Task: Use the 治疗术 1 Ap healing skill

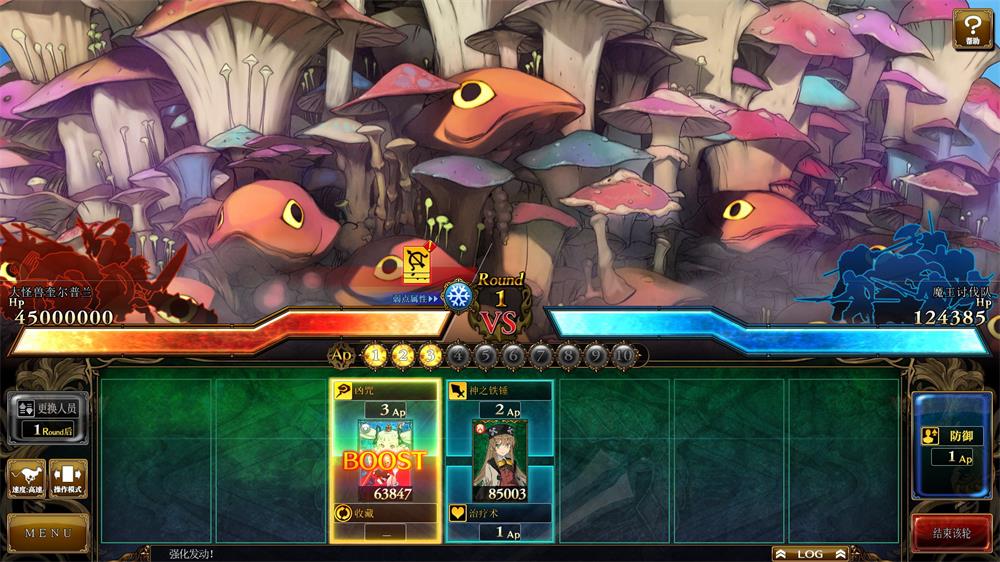Action: 498,522
